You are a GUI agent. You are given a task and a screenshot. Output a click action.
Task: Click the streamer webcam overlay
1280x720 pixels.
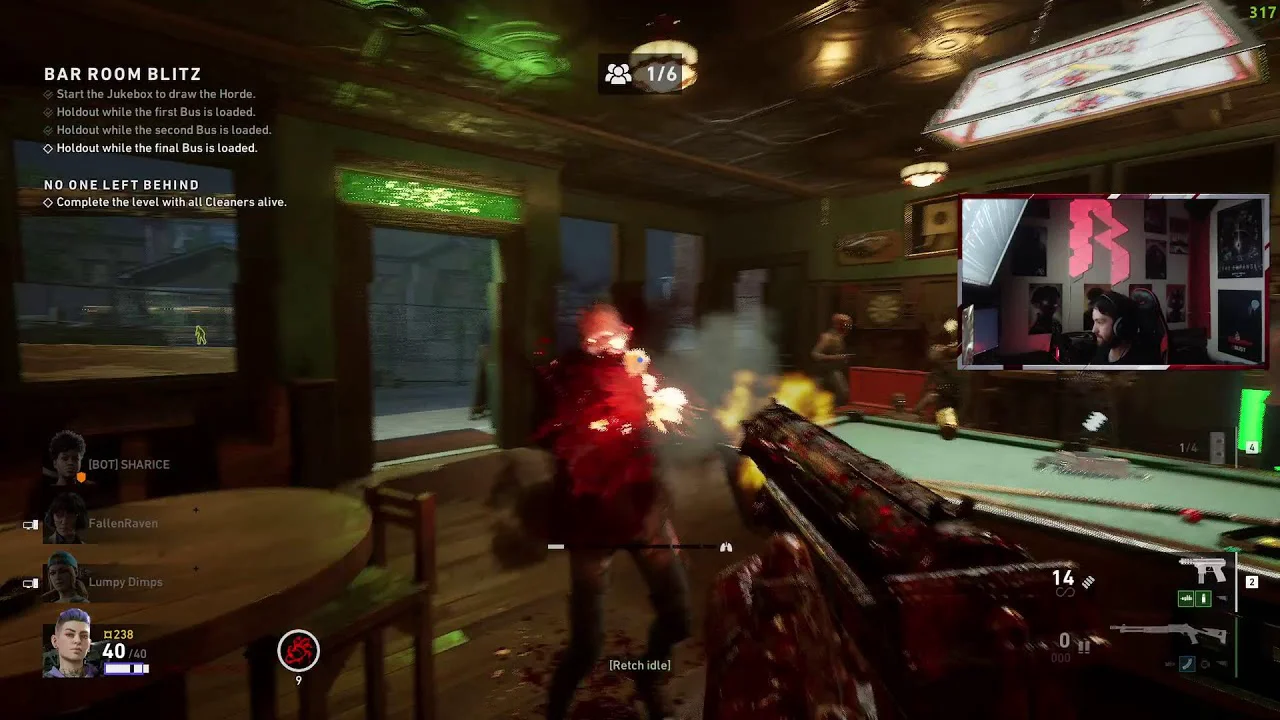coord(1113,283)
